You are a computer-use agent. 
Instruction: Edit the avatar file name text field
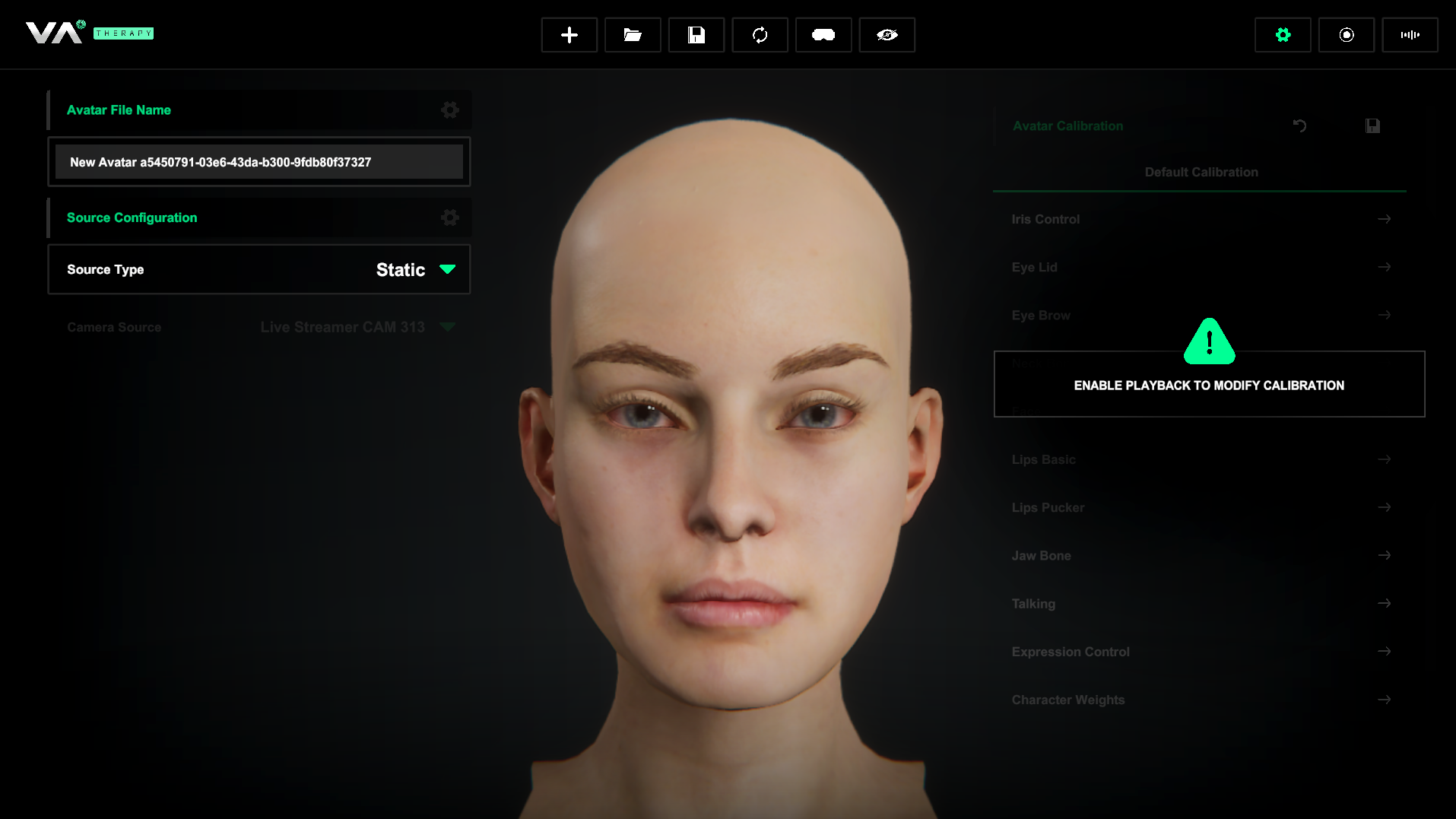[259, 162]
